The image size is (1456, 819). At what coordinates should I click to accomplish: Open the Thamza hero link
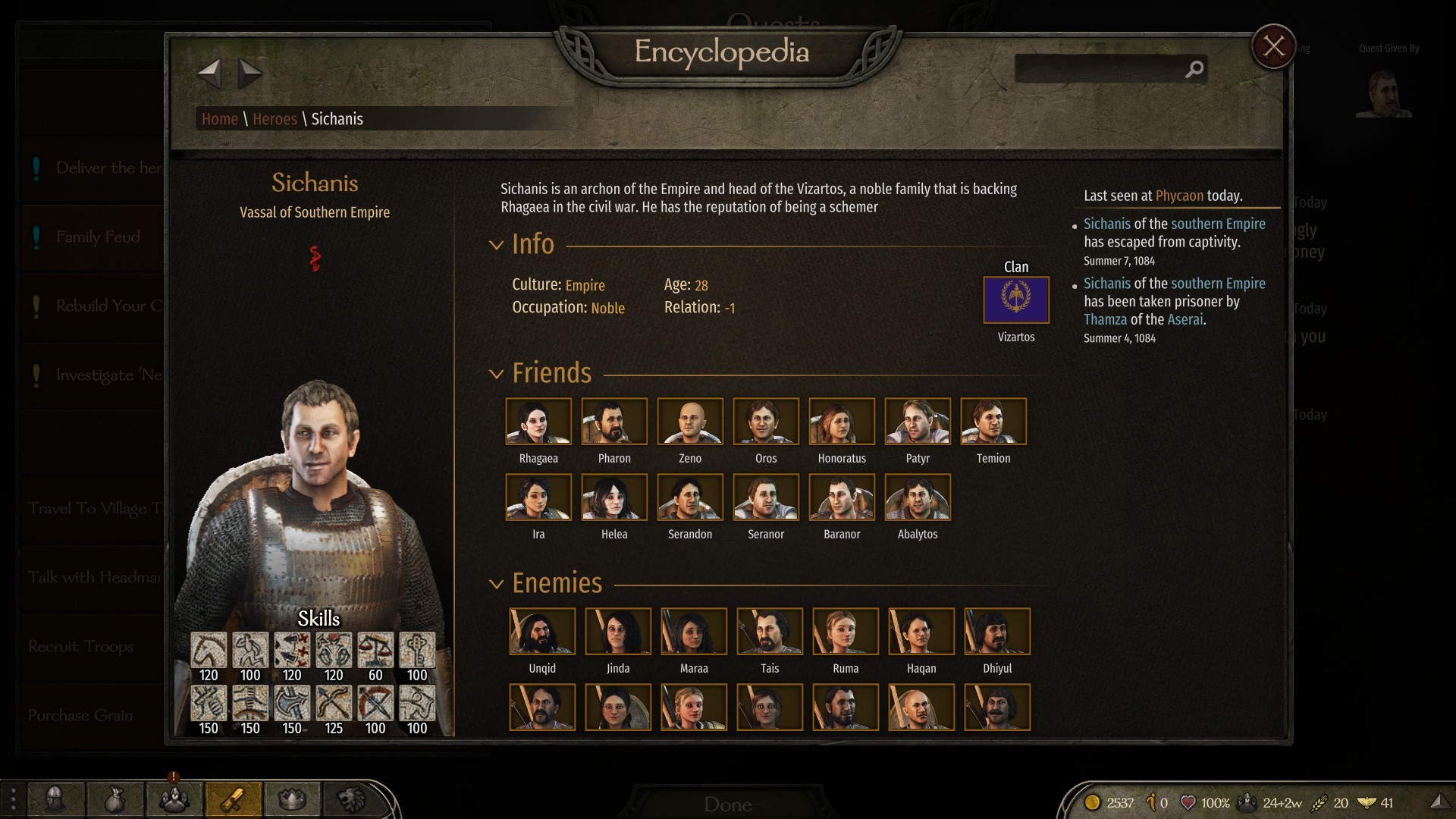[x=1105, y=319]
